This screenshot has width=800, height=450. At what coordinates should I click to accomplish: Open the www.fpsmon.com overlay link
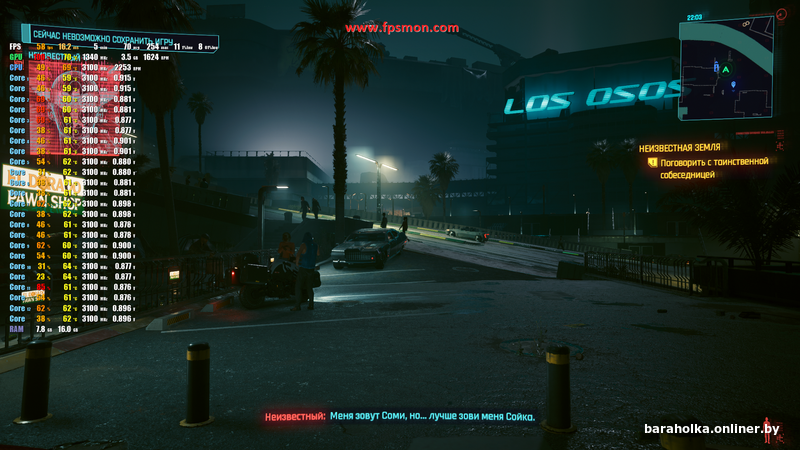(402, 28)
